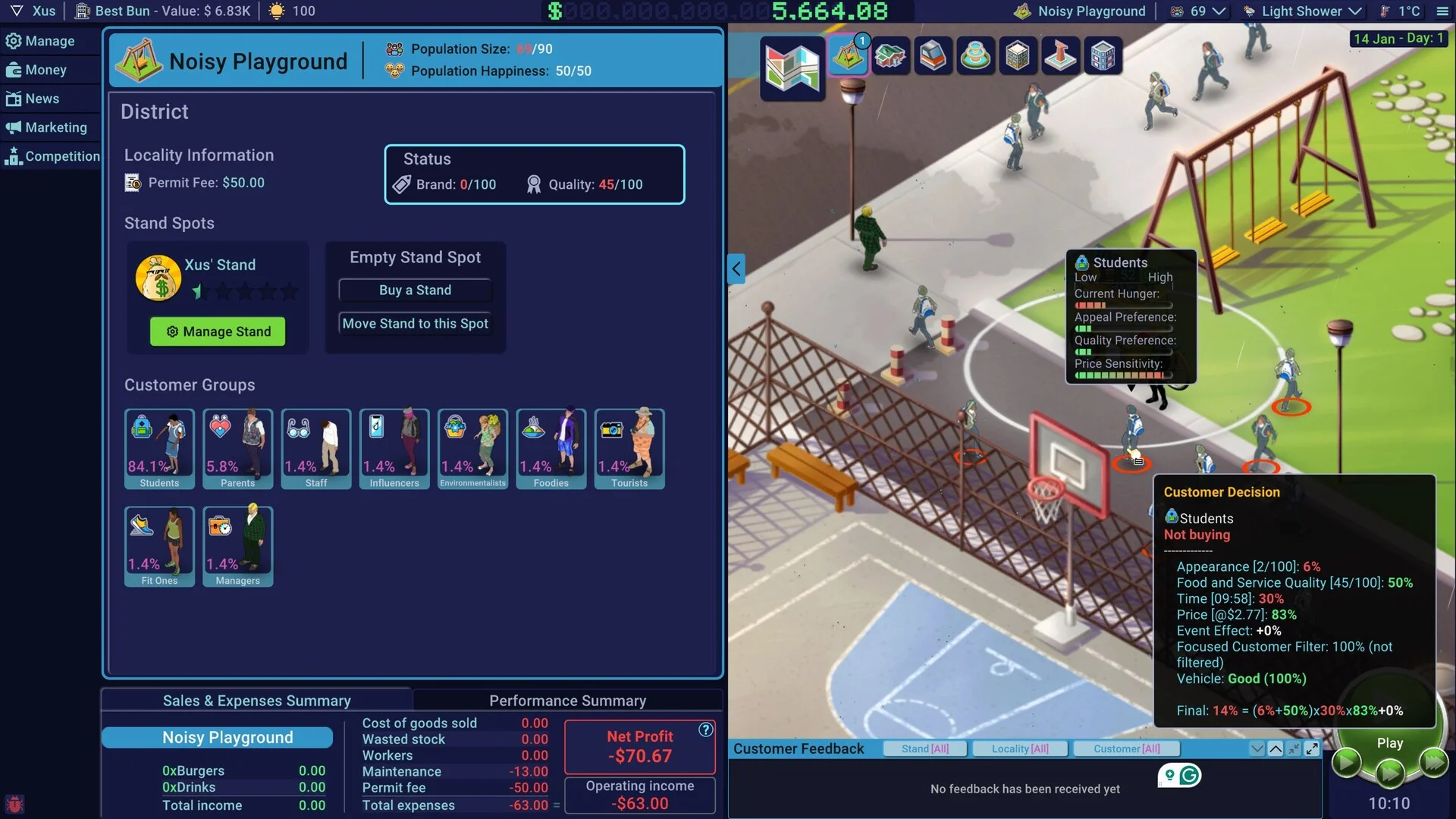This screenshot has width=1456, height=819.
Task: Open the city map icon
Action: [x=792, y=67]
